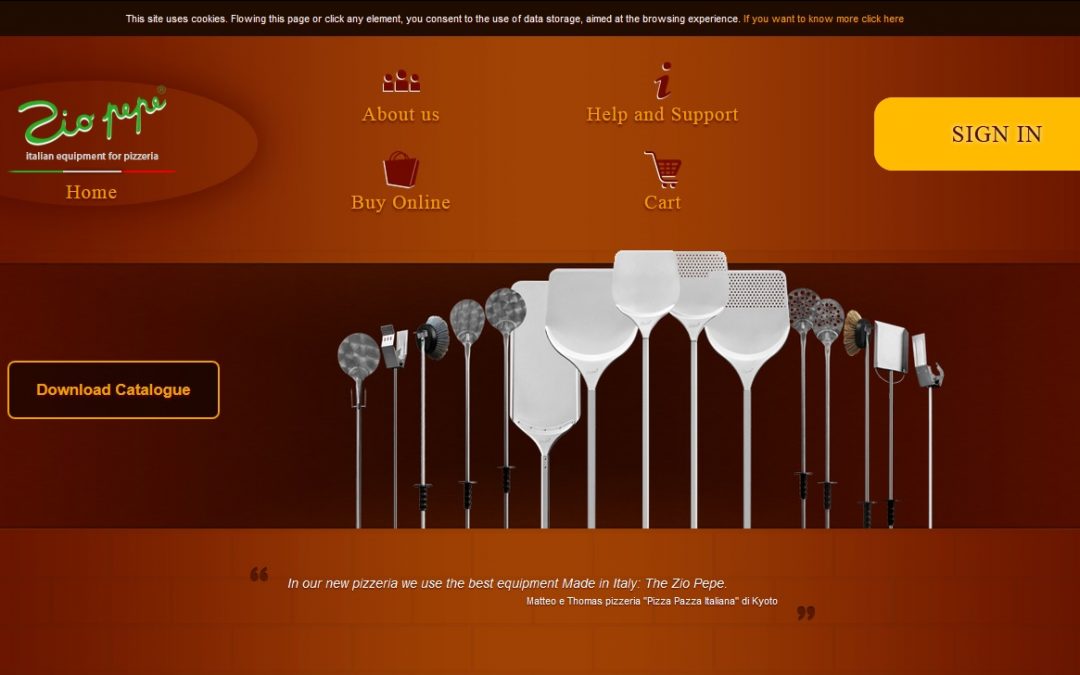The height and width of the screenshot is (675, 1080).
Task: Click the three-people About us icon
Action: tap(400, 81)
